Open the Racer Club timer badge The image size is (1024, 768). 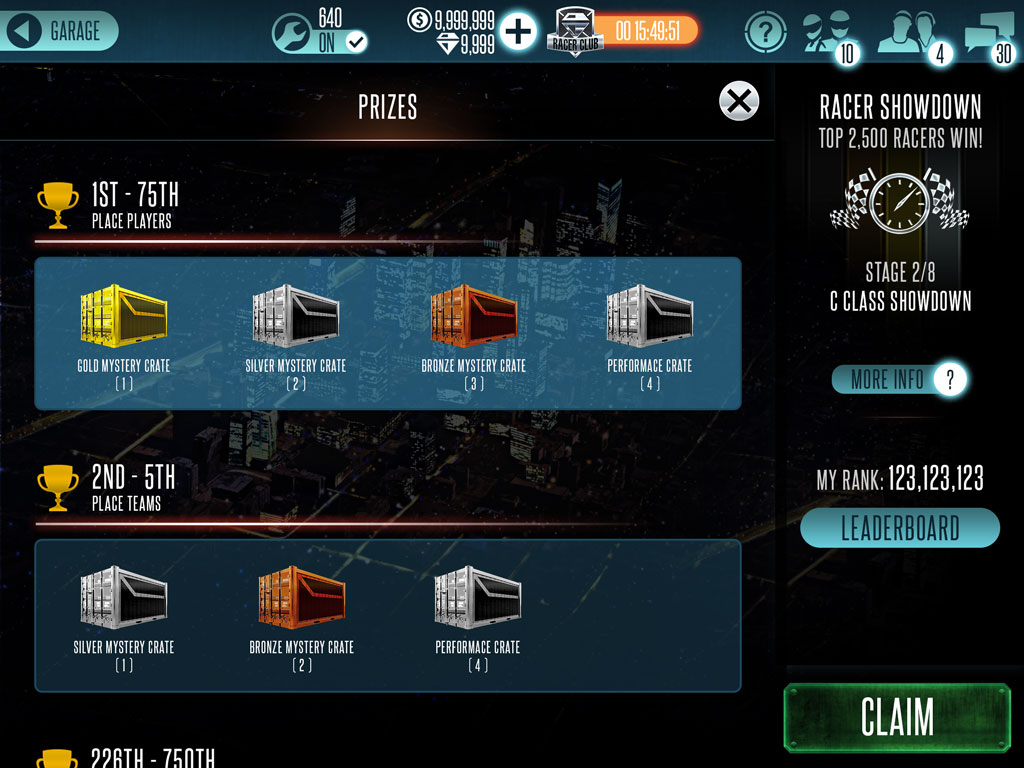click(x=624, y=32)
